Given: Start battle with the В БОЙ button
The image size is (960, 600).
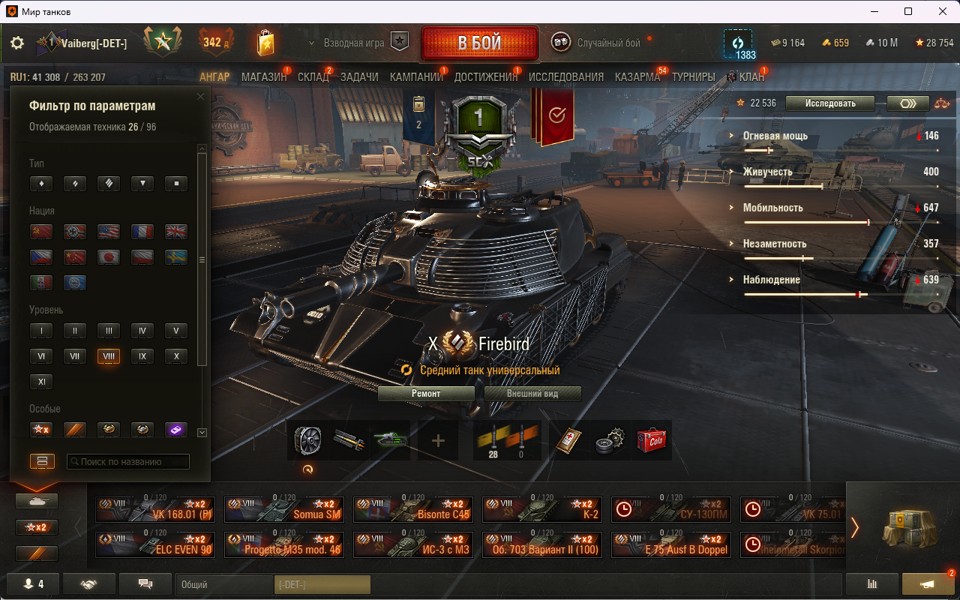Looking at the screenshot, I should pos(480,44).
